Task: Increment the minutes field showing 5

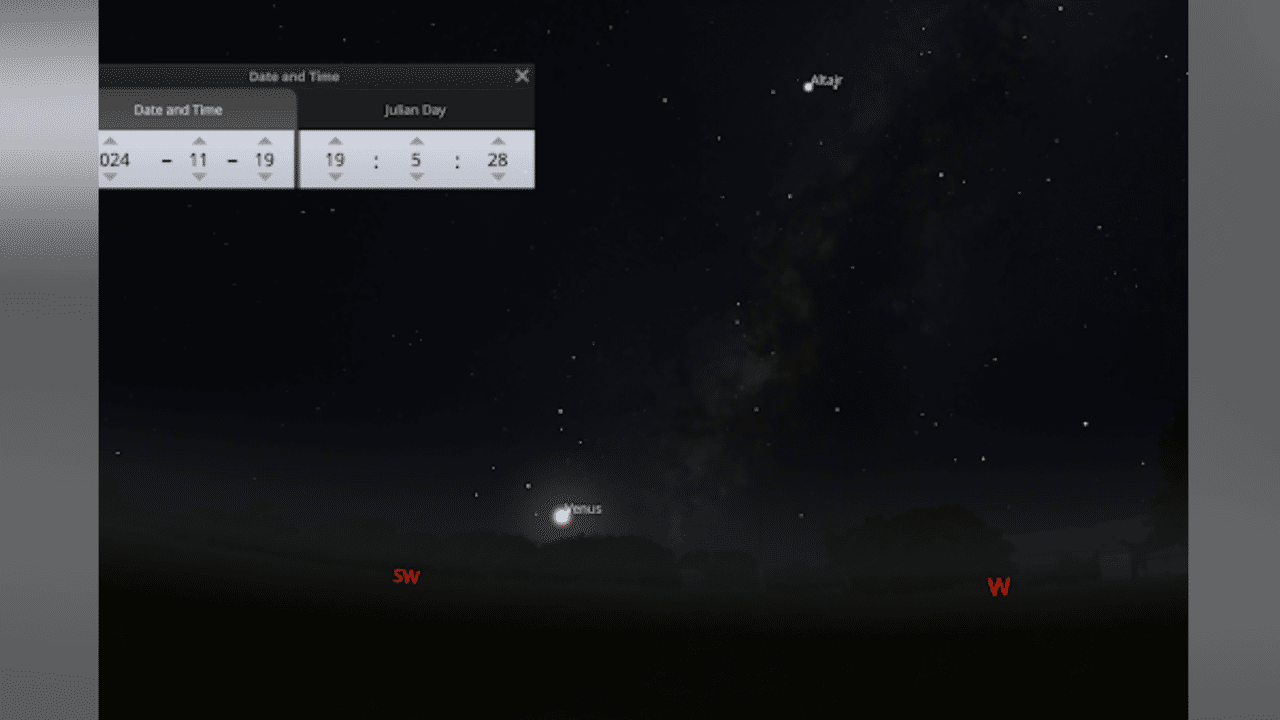Action: 416,140
